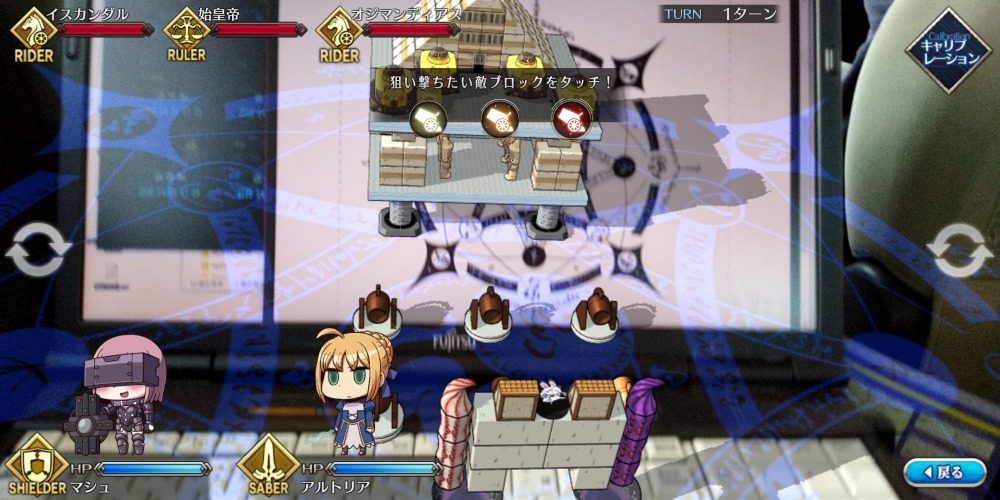Image resolution: width=1000 pixels, height=500 pixels.
Task: Choose the orange cannon target icon
Action: tap(499, 120)
